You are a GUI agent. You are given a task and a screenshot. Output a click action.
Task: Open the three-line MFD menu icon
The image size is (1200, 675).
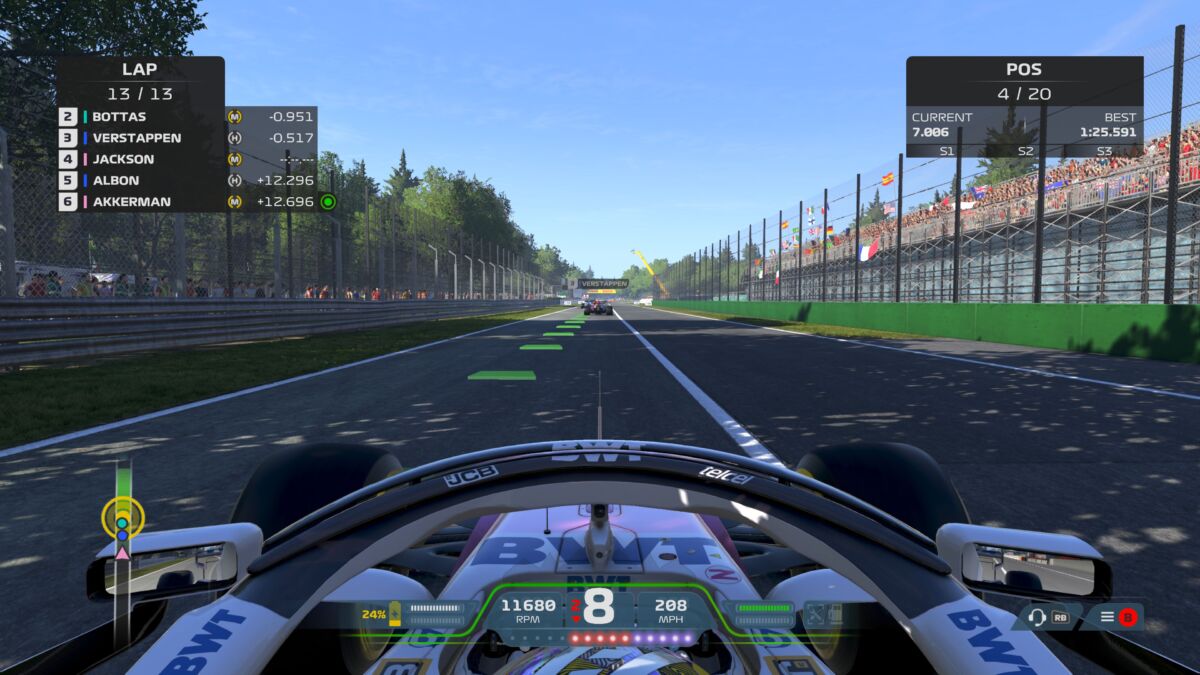point(1107,617)
